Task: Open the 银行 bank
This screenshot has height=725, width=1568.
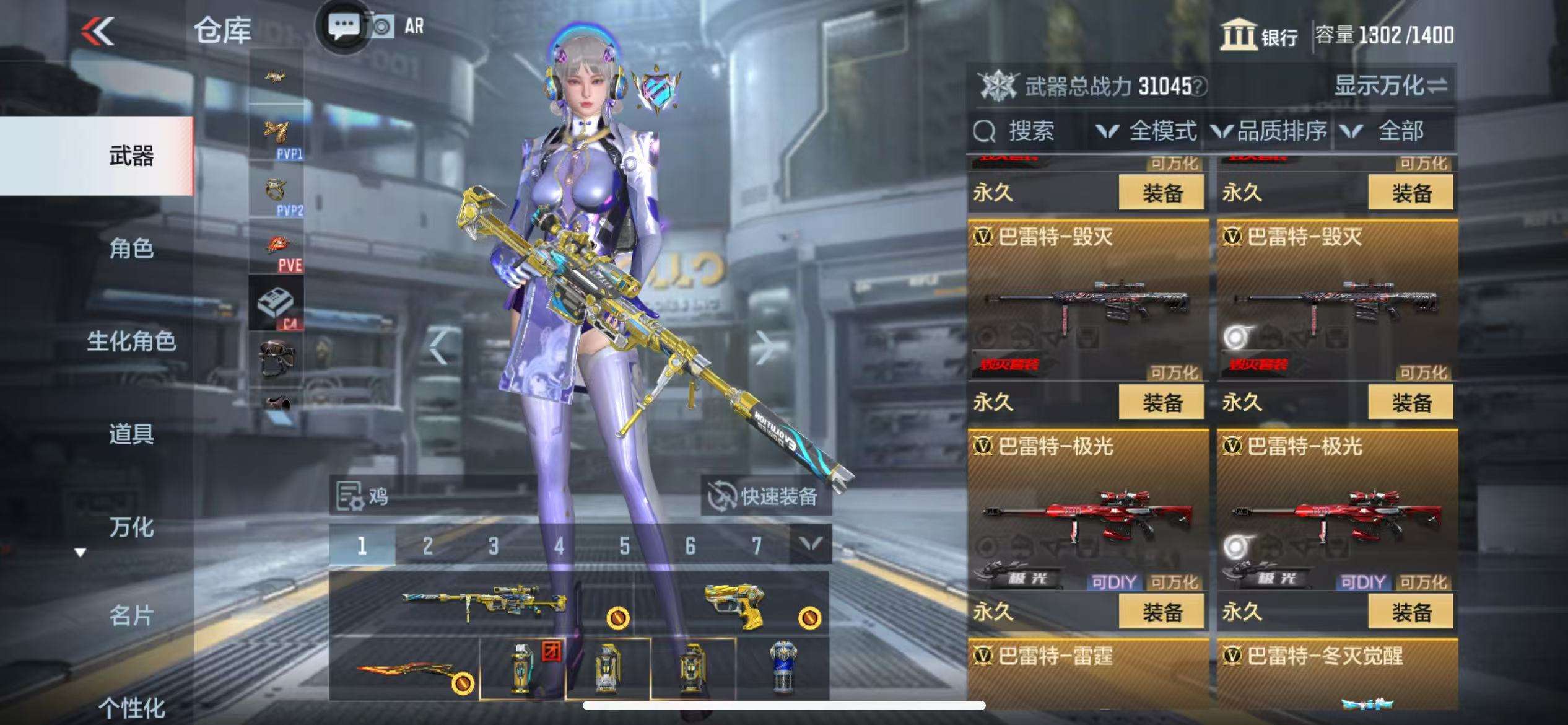Action: 1258,35
